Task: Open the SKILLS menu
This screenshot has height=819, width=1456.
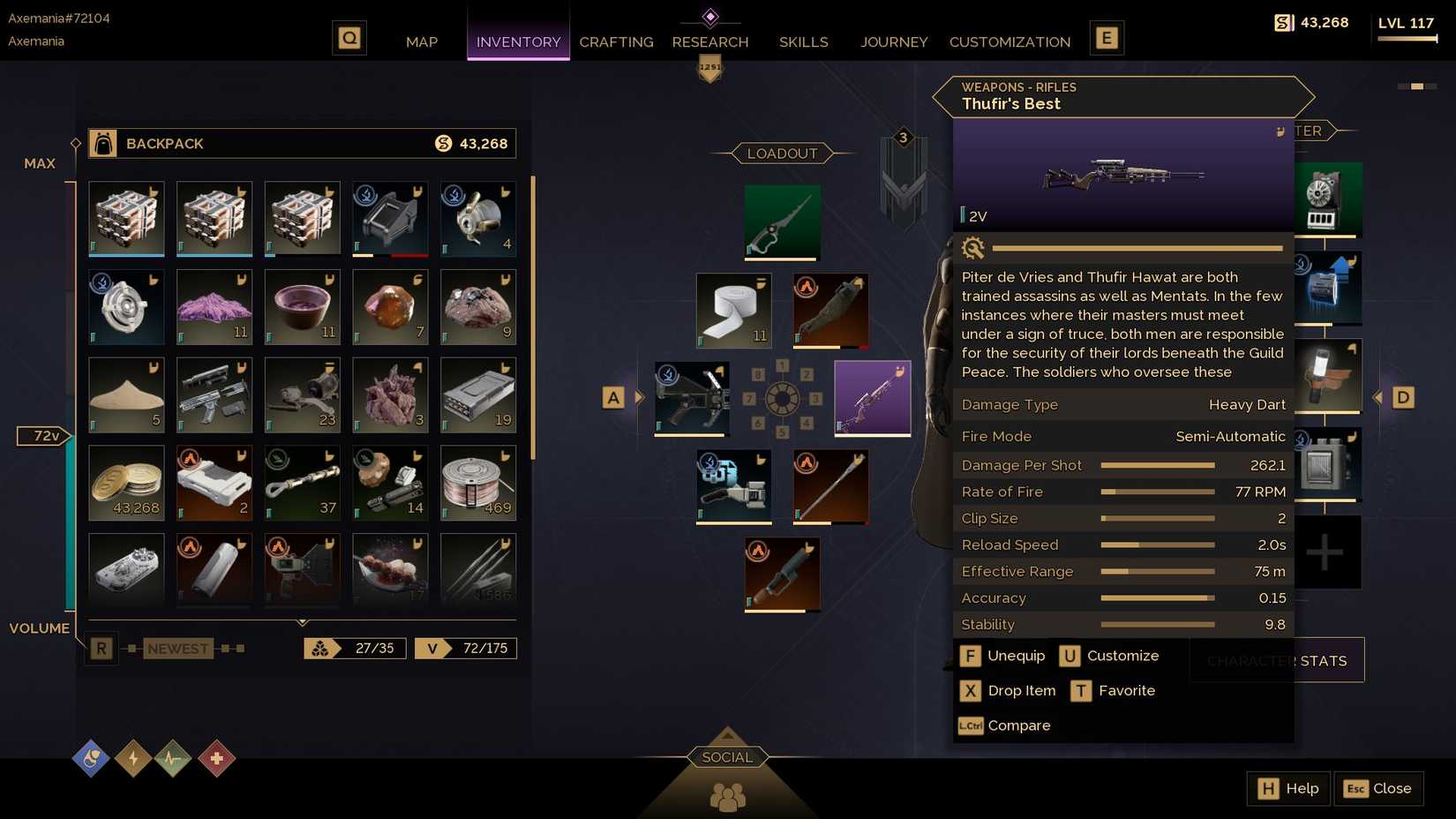Action: coord(803,41)
